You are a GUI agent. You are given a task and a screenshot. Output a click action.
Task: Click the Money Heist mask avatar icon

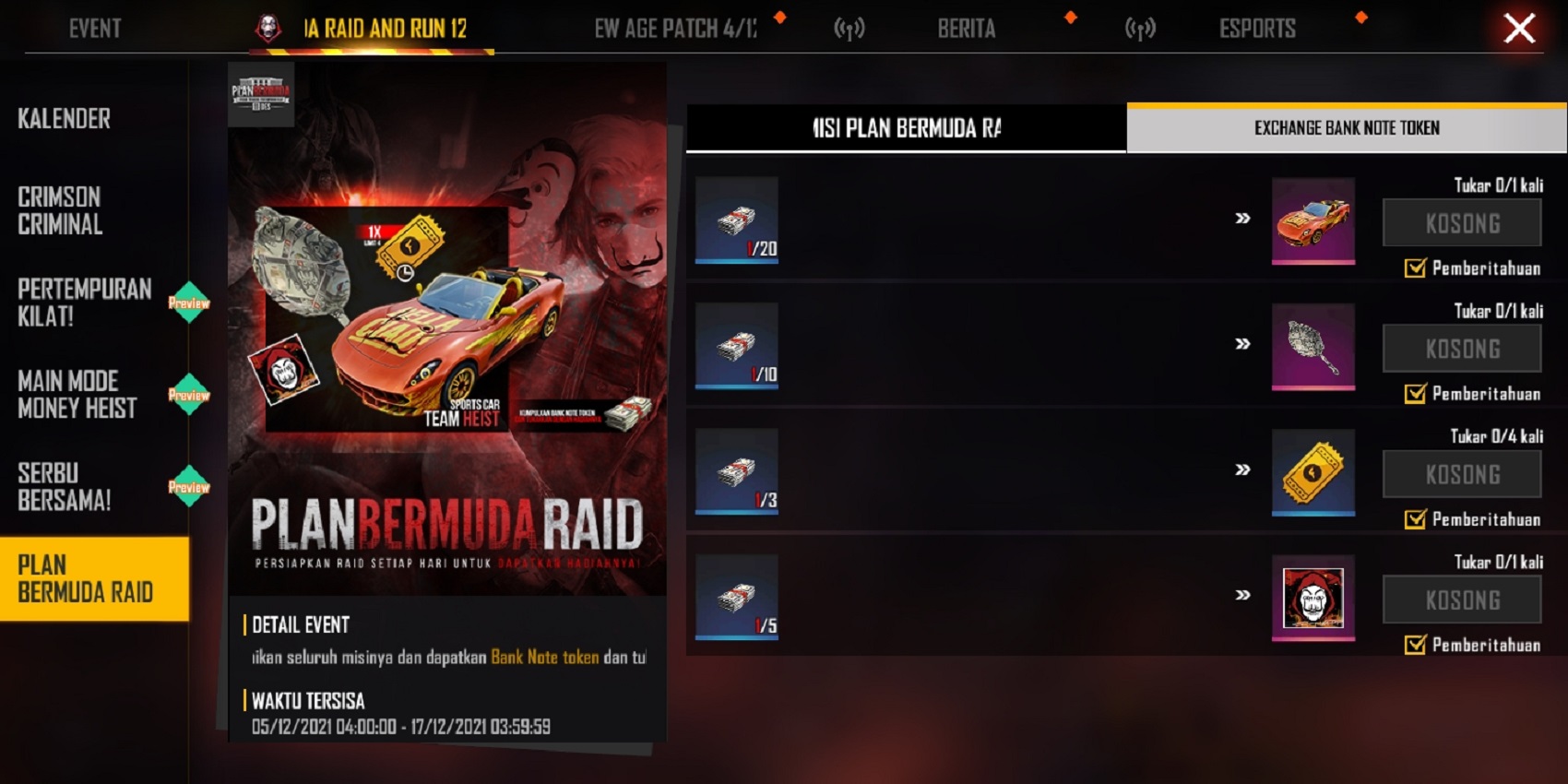pyautogui.click(x=1313, y=600)
